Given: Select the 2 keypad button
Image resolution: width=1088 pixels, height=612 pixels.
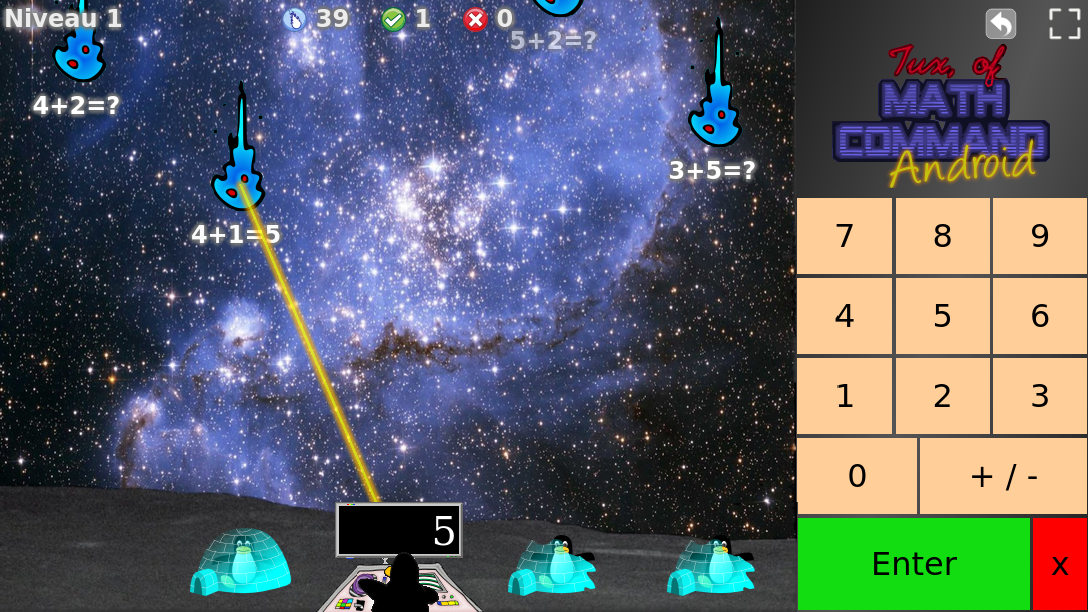Looking at the screenshot, I should tap(942, 396).
